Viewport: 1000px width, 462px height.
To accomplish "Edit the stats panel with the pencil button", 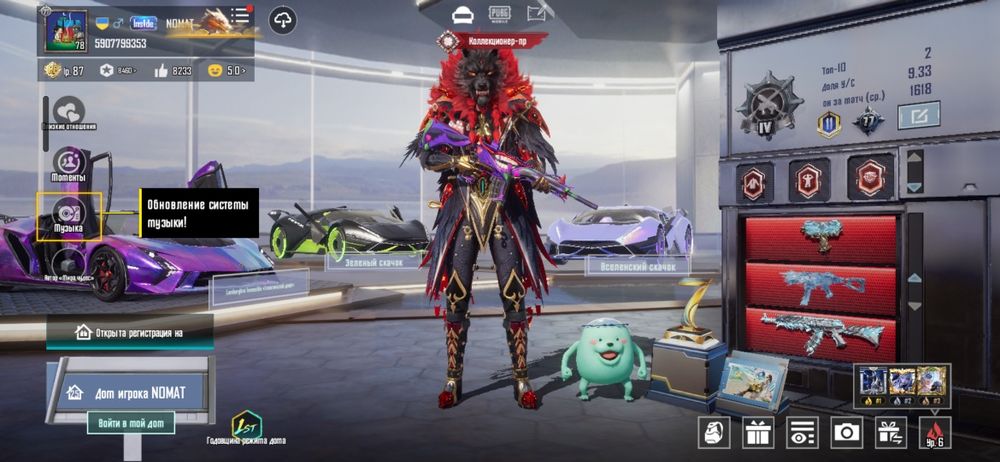I will 918,116.
